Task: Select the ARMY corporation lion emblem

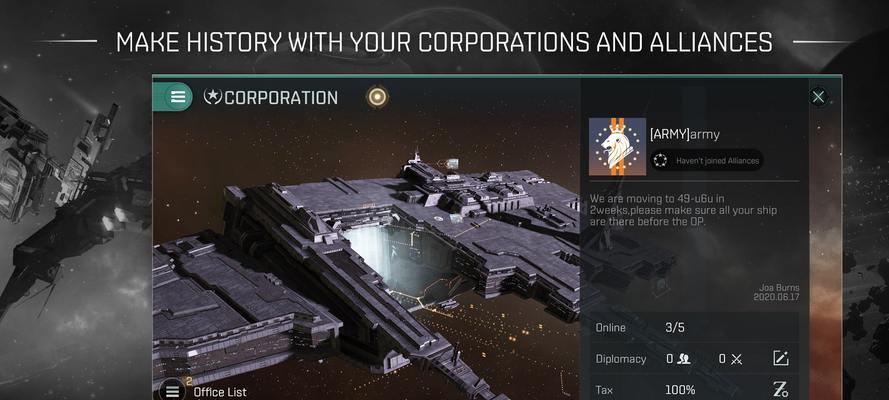Action: pos(614,147)
